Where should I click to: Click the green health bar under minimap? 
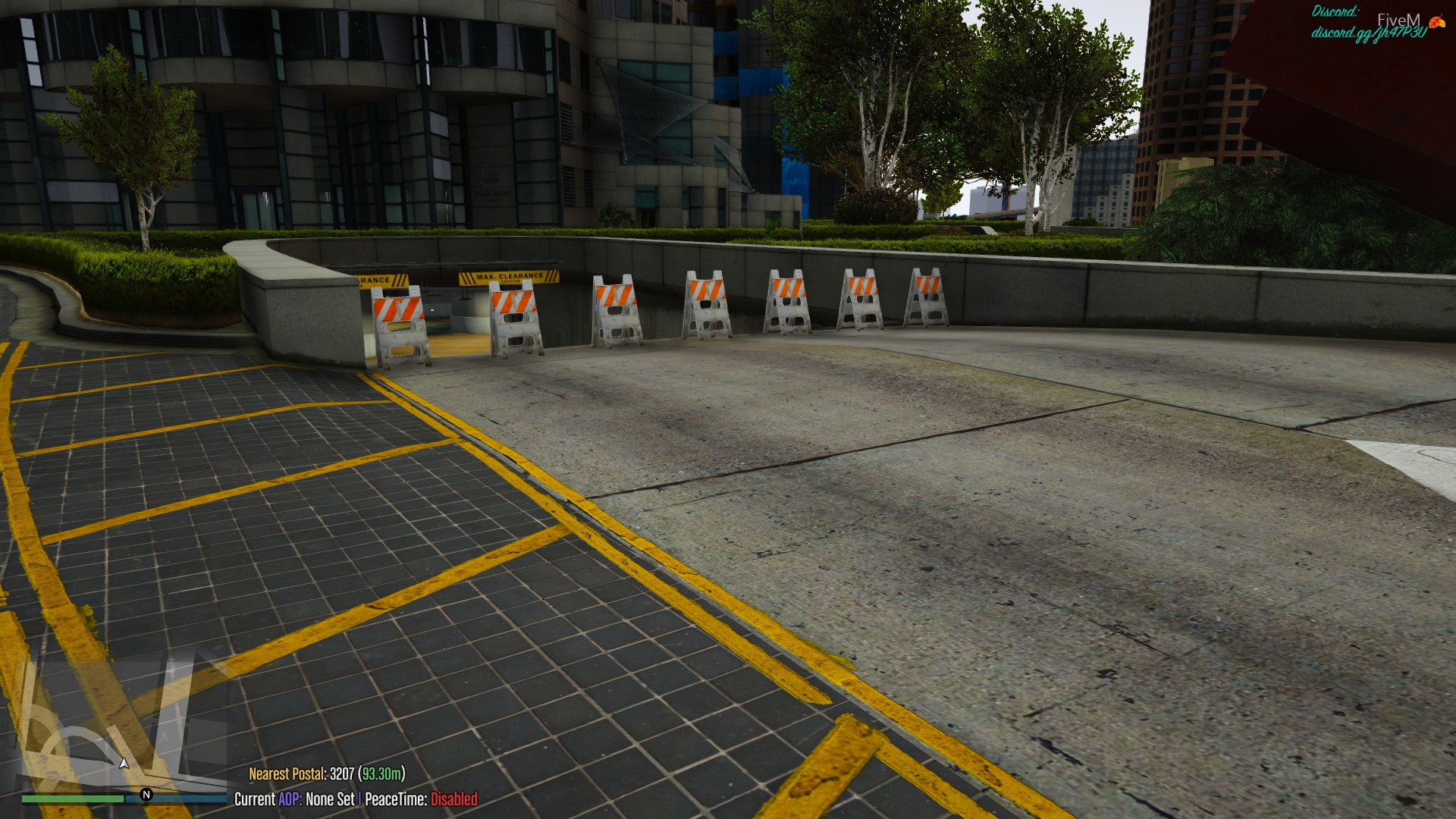[x=72, y=797]
